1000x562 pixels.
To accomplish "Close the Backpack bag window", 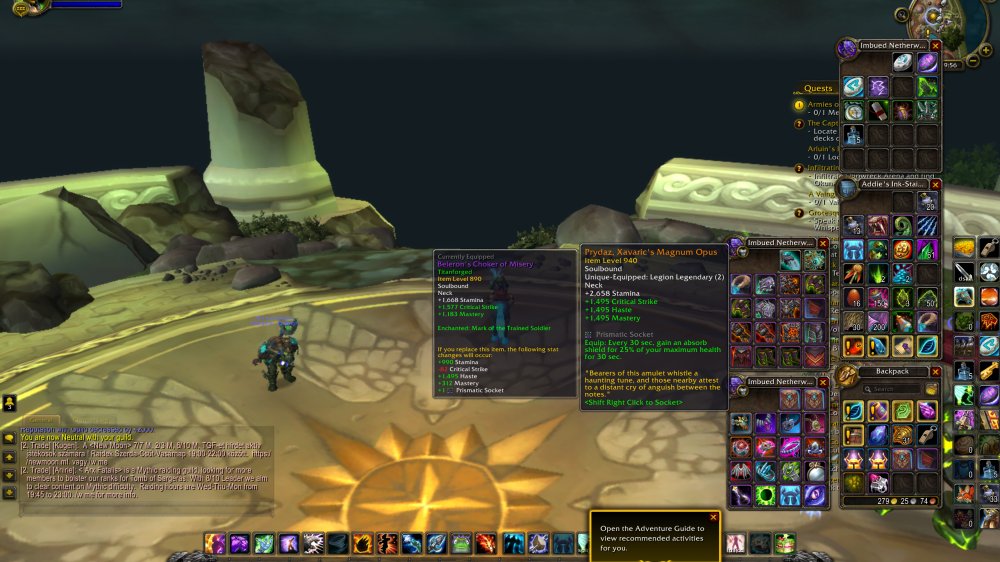I will click(935, 371).
